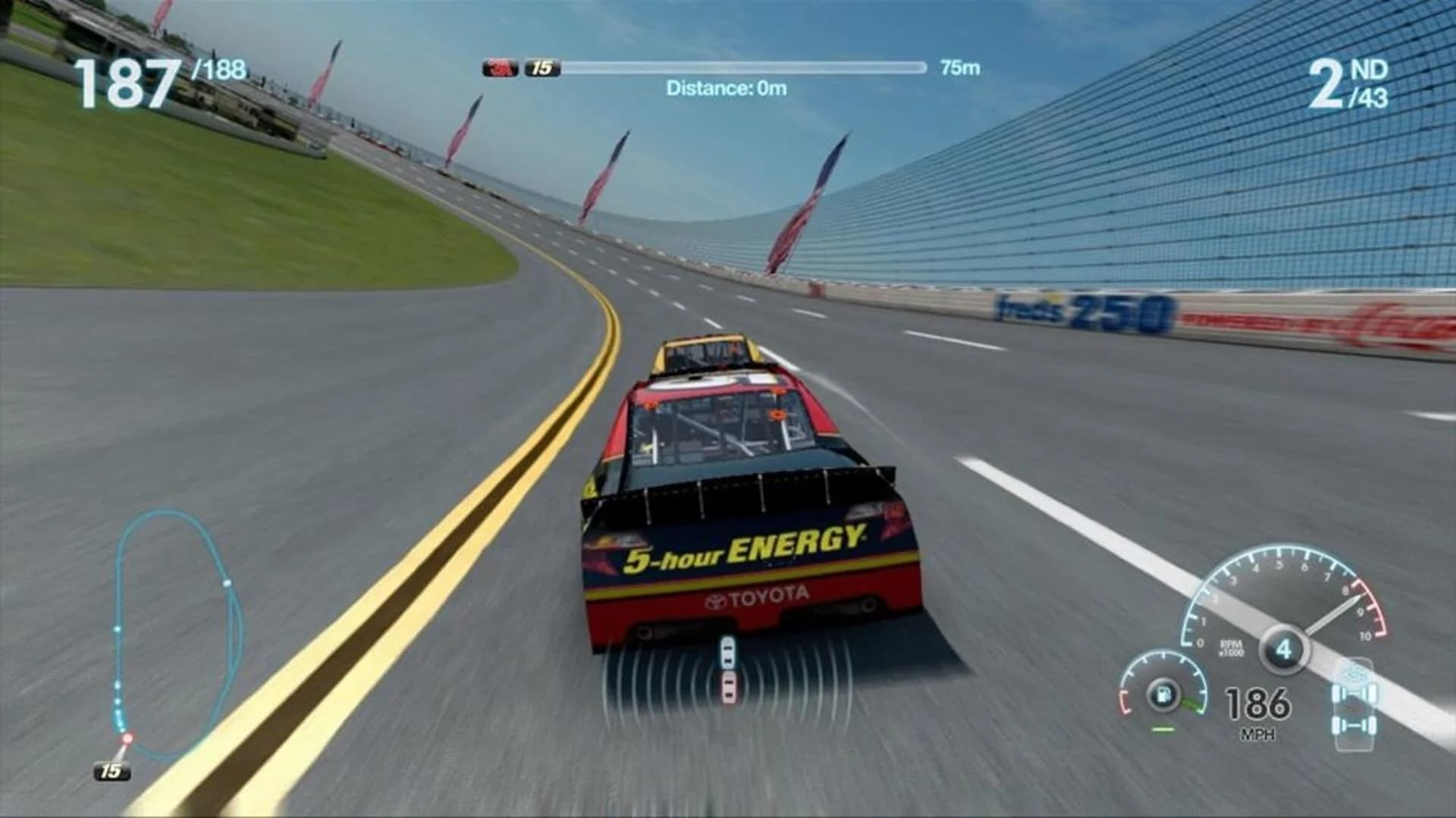1456x818 pixels.
Task: Click the RPM x1000 label on the tachometer
Action: click(1231, 647)
